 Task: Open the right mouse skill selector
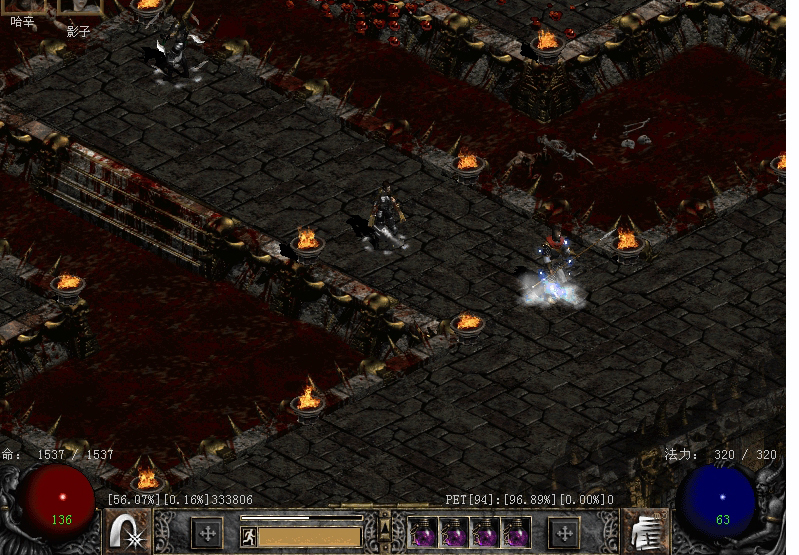tap(645, 531)
